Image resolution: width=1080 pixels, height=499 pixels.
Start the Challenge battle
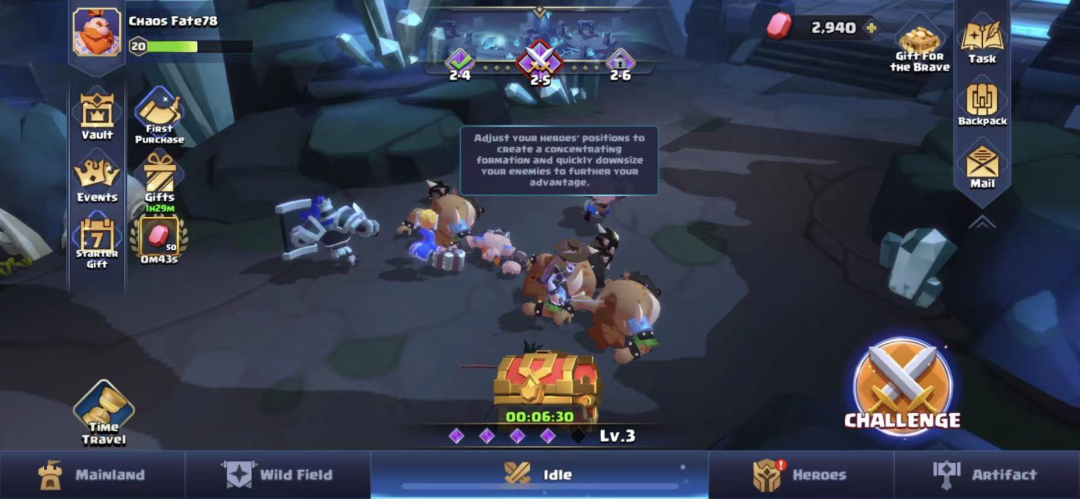click(x=902, y=388)
